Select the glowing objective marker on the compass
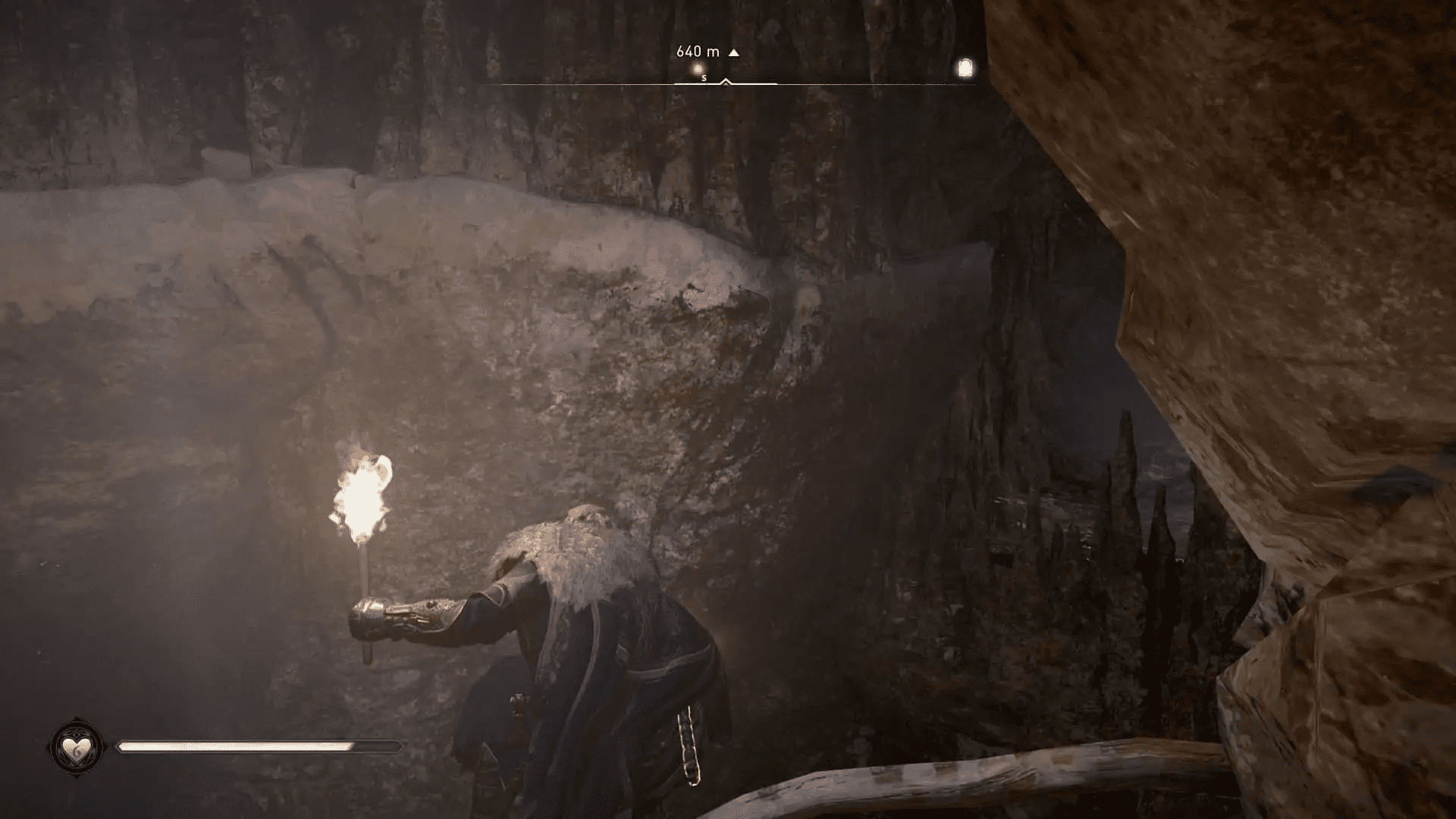The image size is (1456, 819). coord(698,68)
